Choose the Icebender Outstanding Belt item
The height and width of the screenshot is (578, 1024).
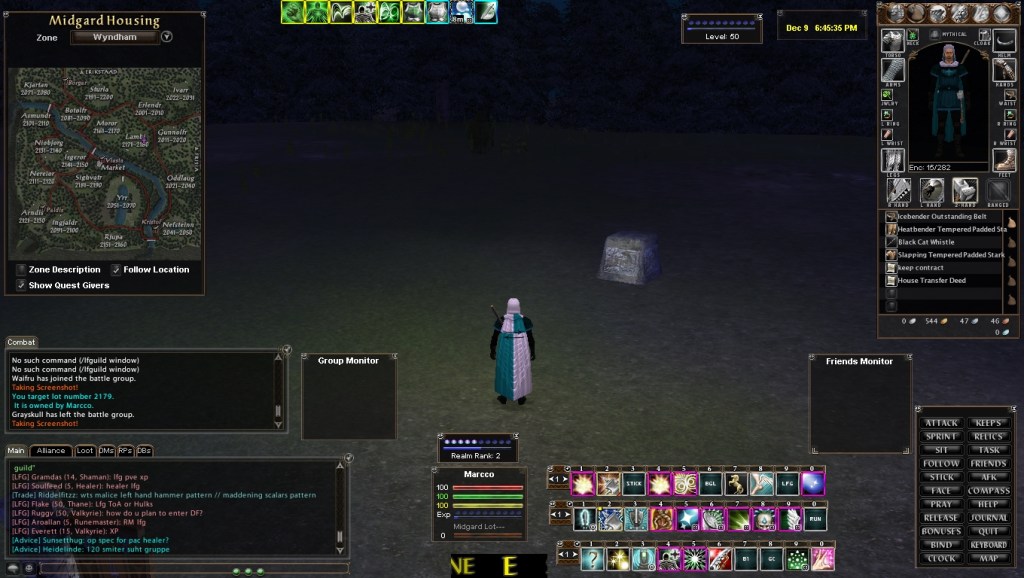941,216
